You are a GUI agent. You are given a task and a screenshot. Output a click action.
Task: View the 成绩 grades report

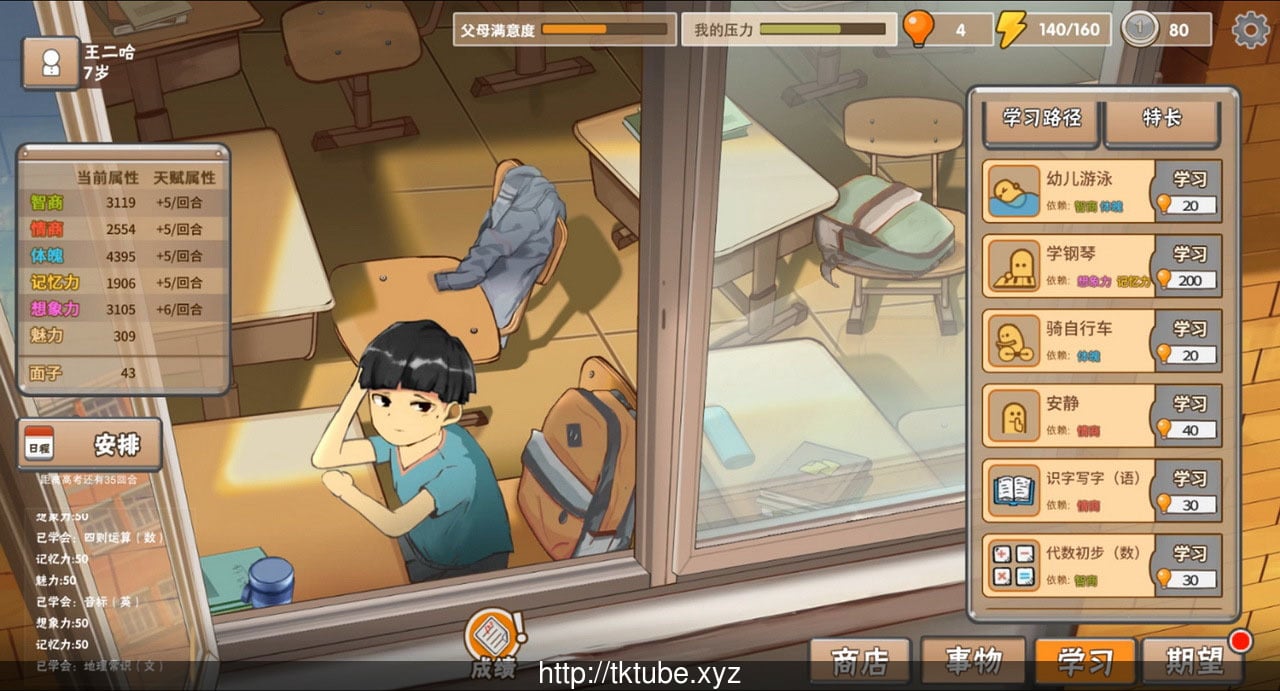pyautogui.click(x=495, y=640)
